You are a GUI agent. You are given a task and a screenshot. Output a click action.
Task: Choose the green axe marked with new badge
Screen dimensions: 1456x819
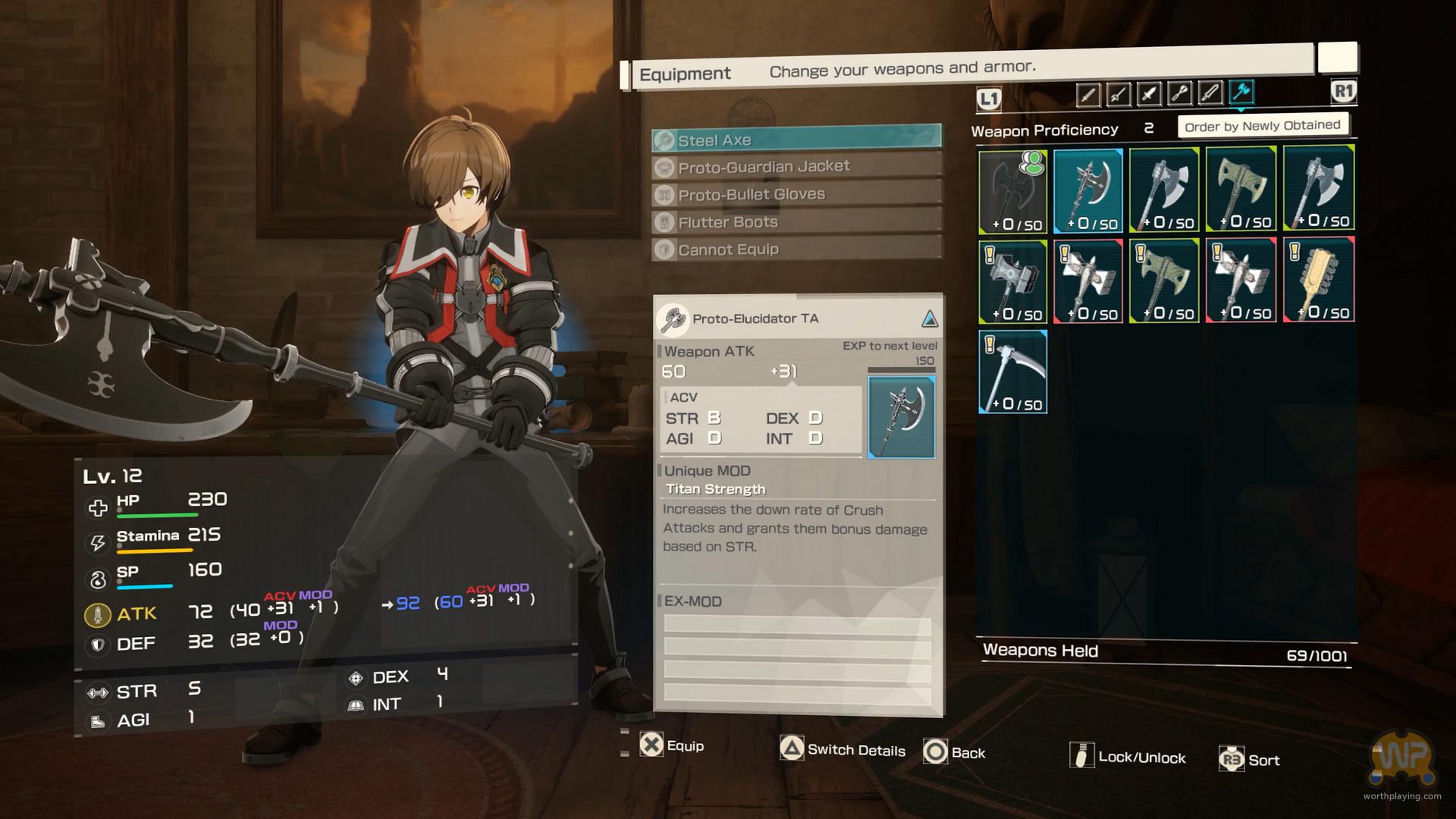1164,281
